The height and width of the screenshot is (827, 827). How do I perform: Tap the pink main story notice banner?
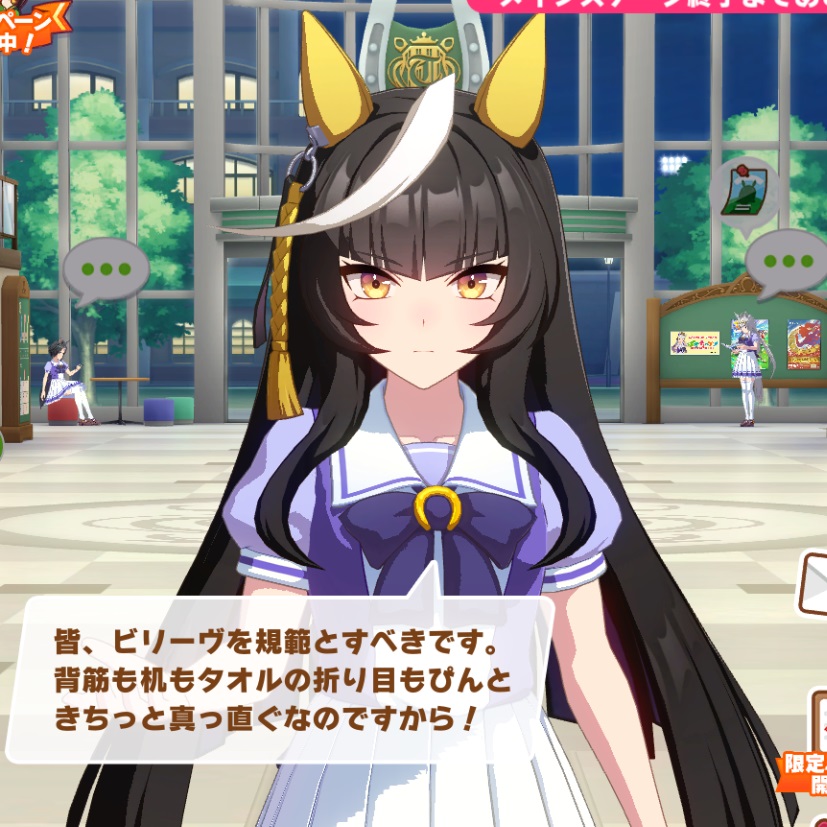650,6
